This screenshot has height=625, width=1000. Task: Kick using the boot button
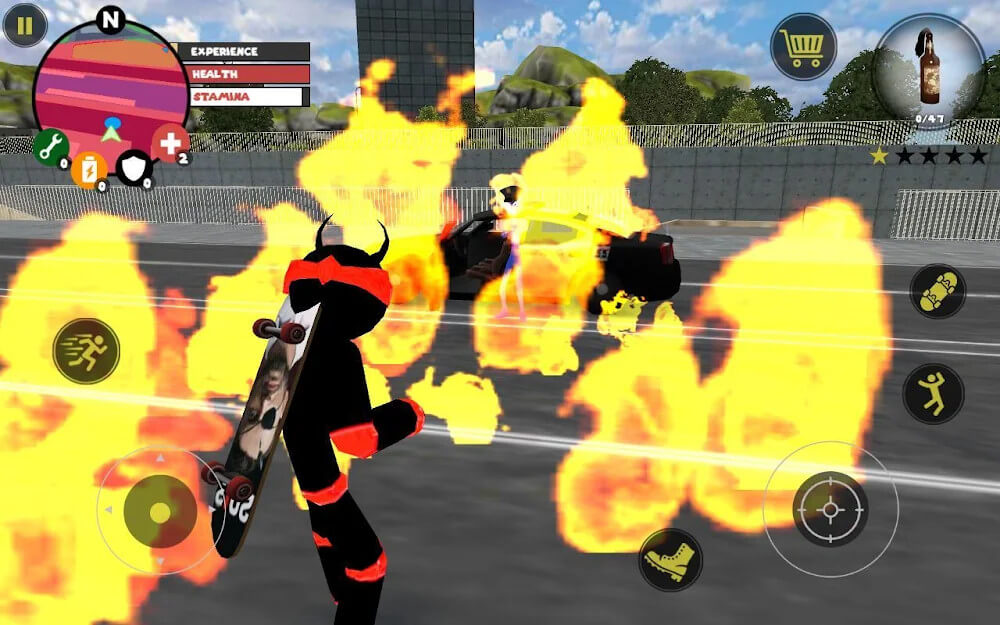(670, 560)
